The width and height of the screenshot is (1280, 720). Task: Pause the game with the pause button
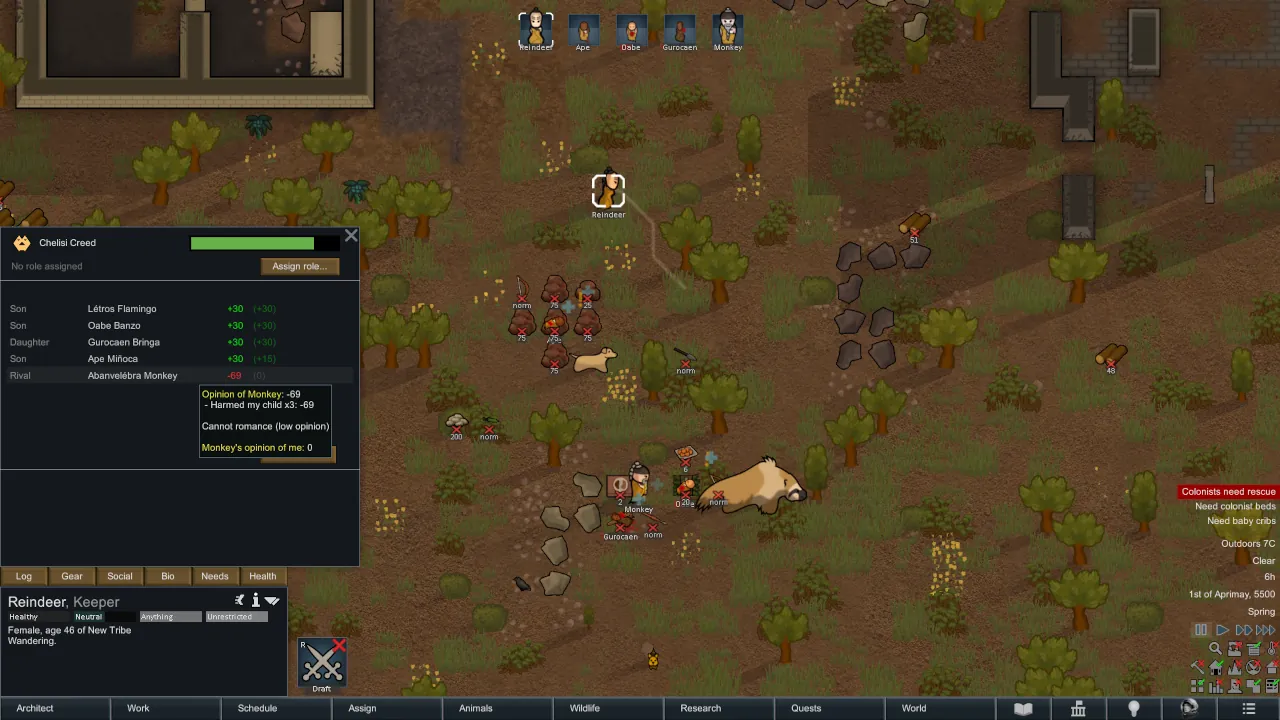point(1201,630)
